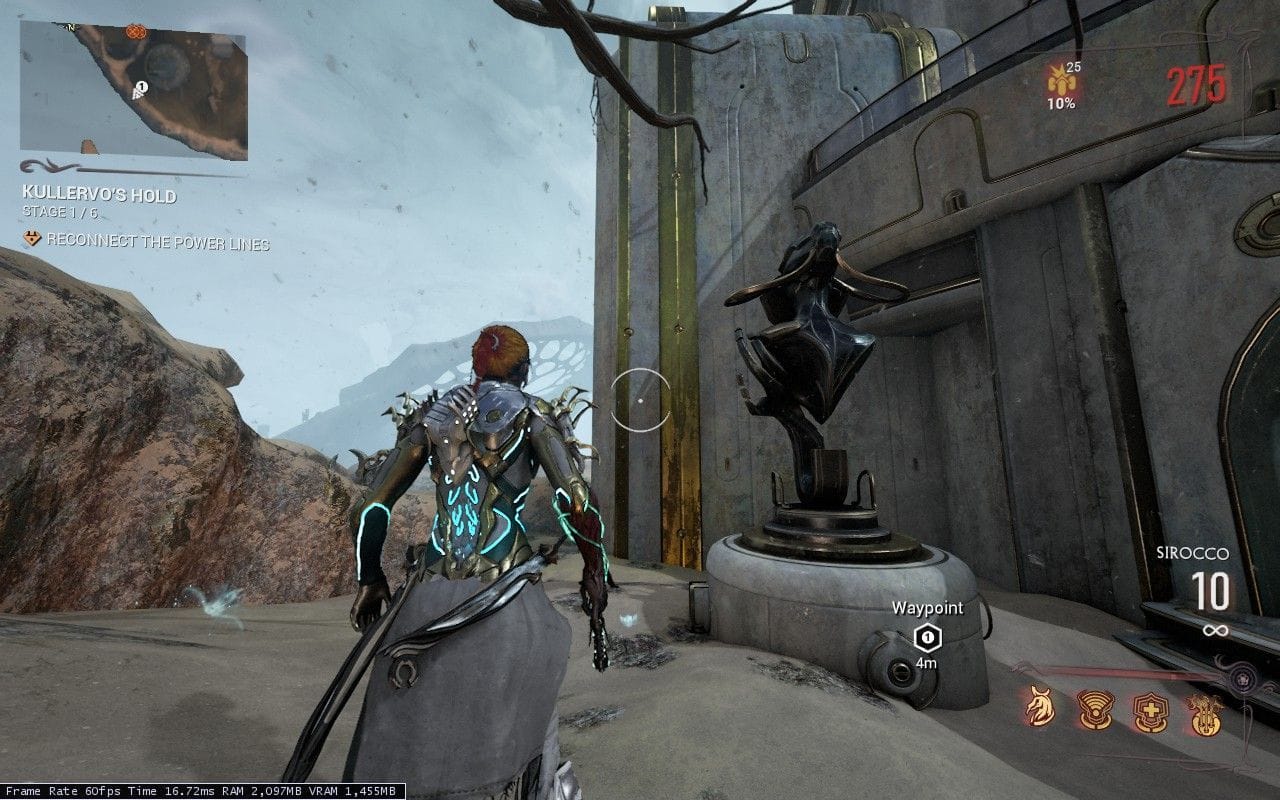Viewport: 1280px width, 800px height.
Task: Click the health restore ability icon
Action: (x=1153, y=712)
